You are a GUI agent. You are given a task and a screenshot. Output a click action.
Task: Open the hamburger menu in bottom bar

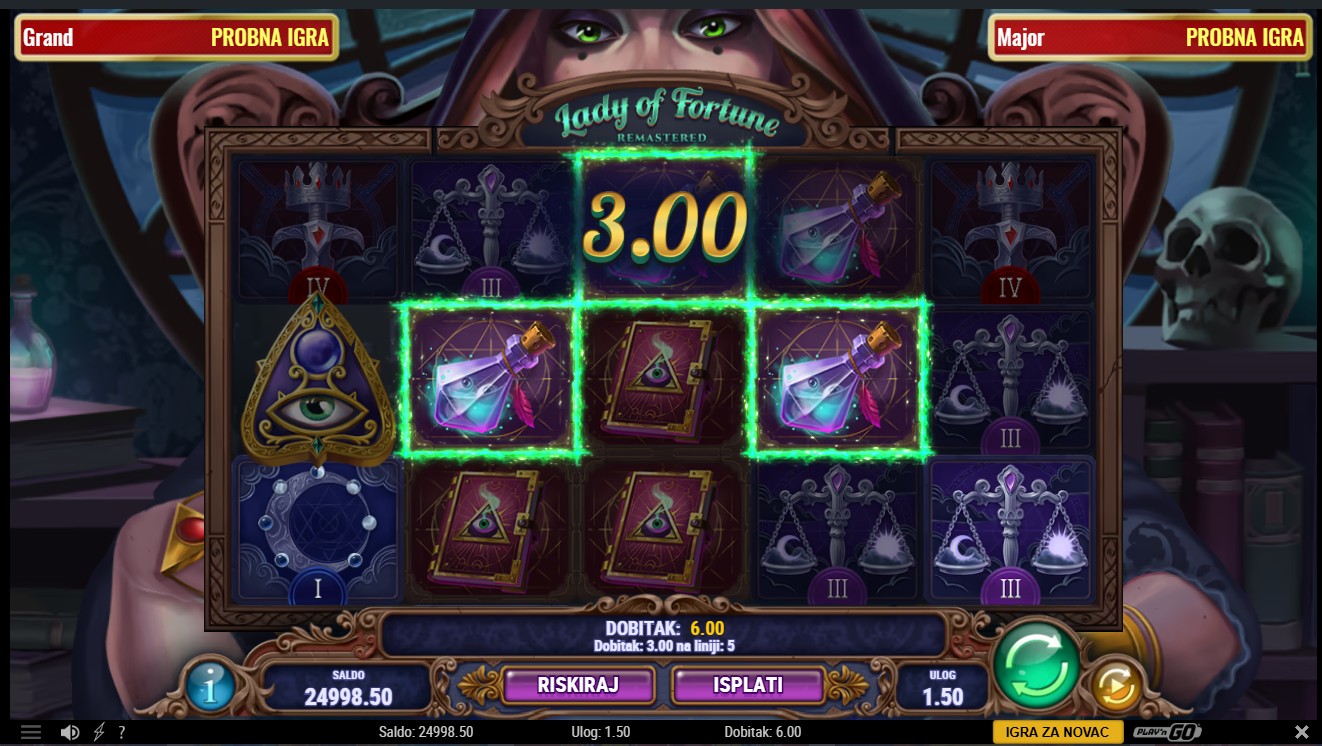pos(30,732)
